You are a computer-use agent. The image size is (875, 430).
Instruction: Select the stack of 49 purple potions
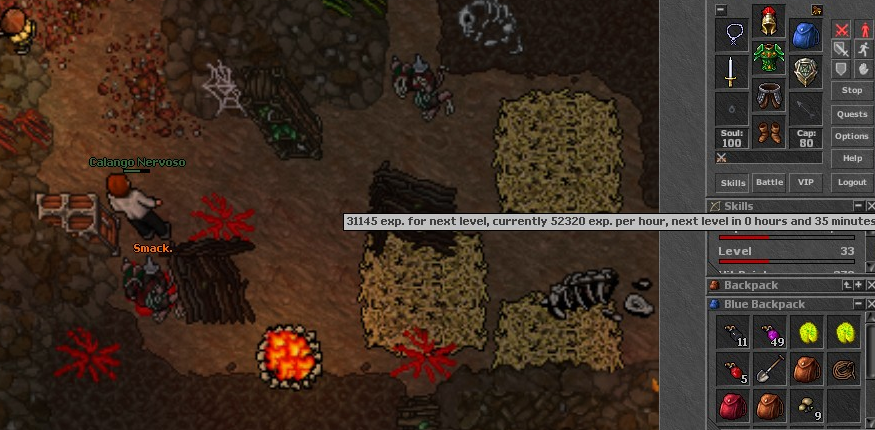[x=769, y=332]
